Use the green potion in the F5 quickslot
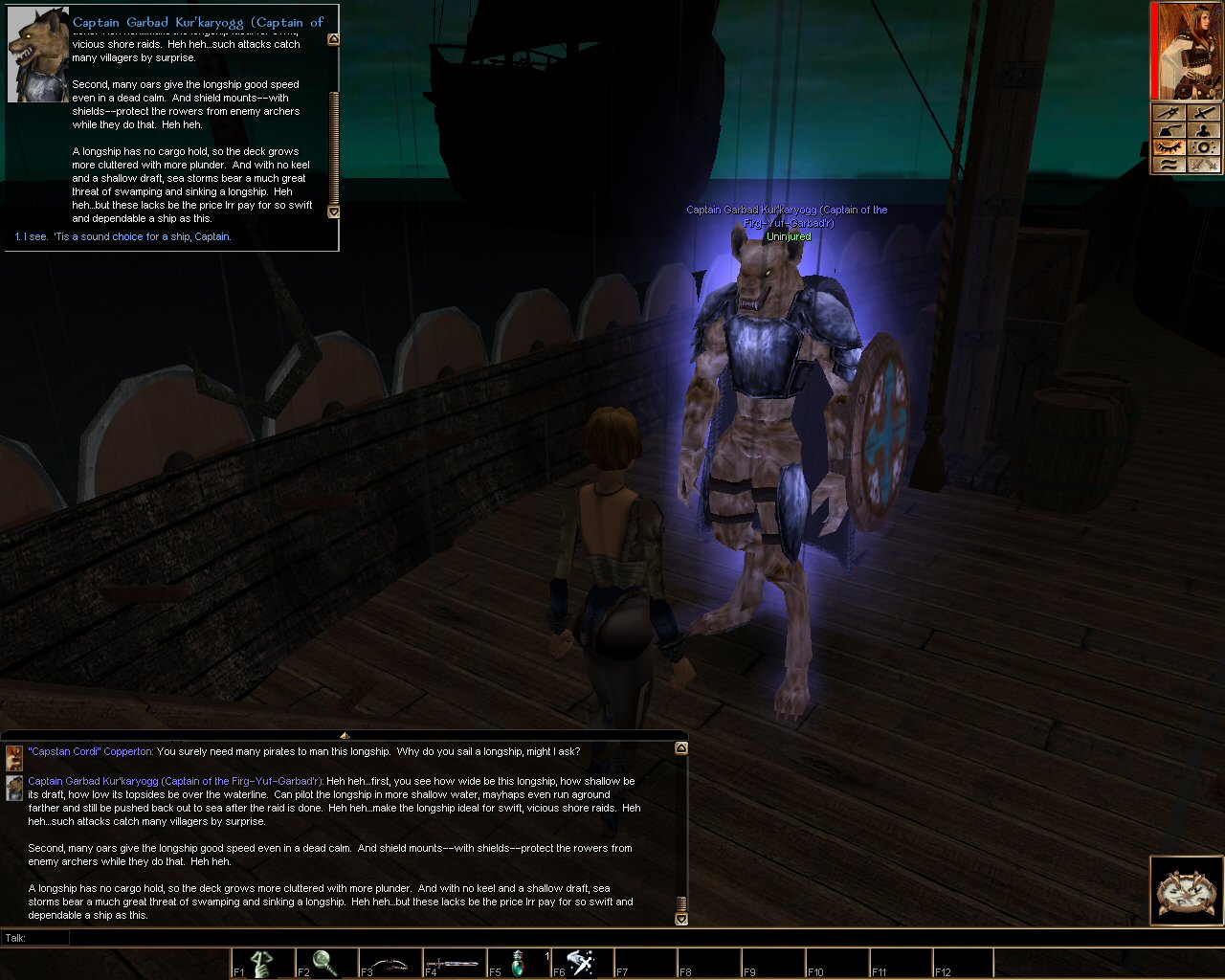The image size is (1225, 980). [x=518, y=963]
